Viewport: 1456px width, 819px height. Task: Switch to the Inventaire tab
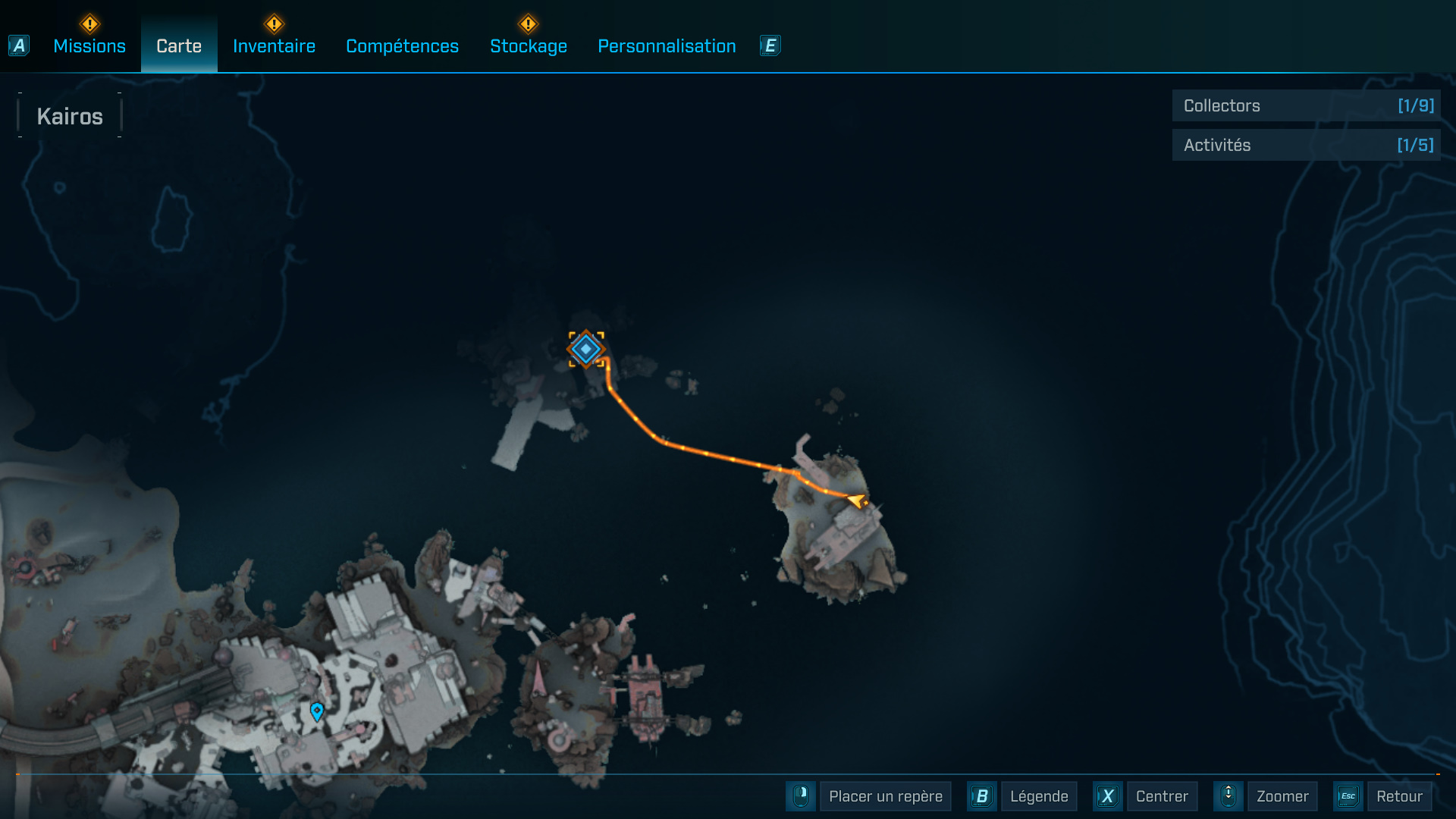tap(274, 46)
